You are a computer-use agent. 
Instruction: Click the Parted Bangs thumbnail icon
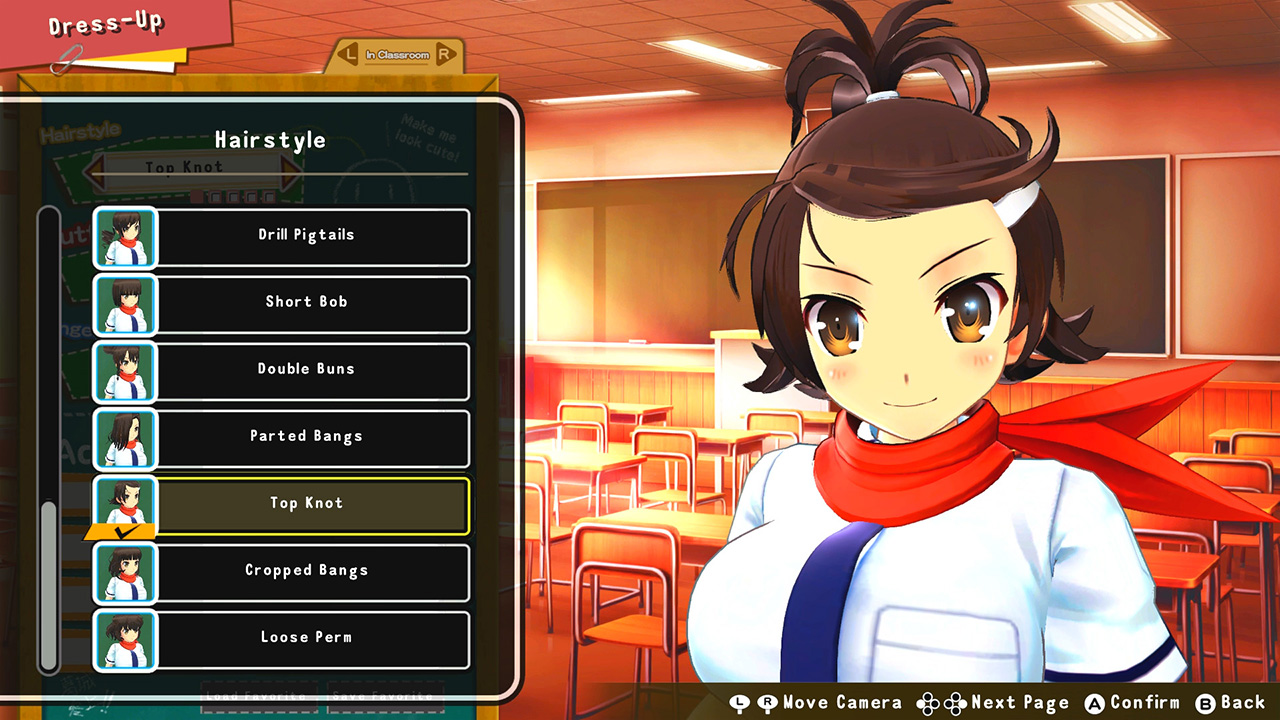pyautogui.click(x=124, y=436)
